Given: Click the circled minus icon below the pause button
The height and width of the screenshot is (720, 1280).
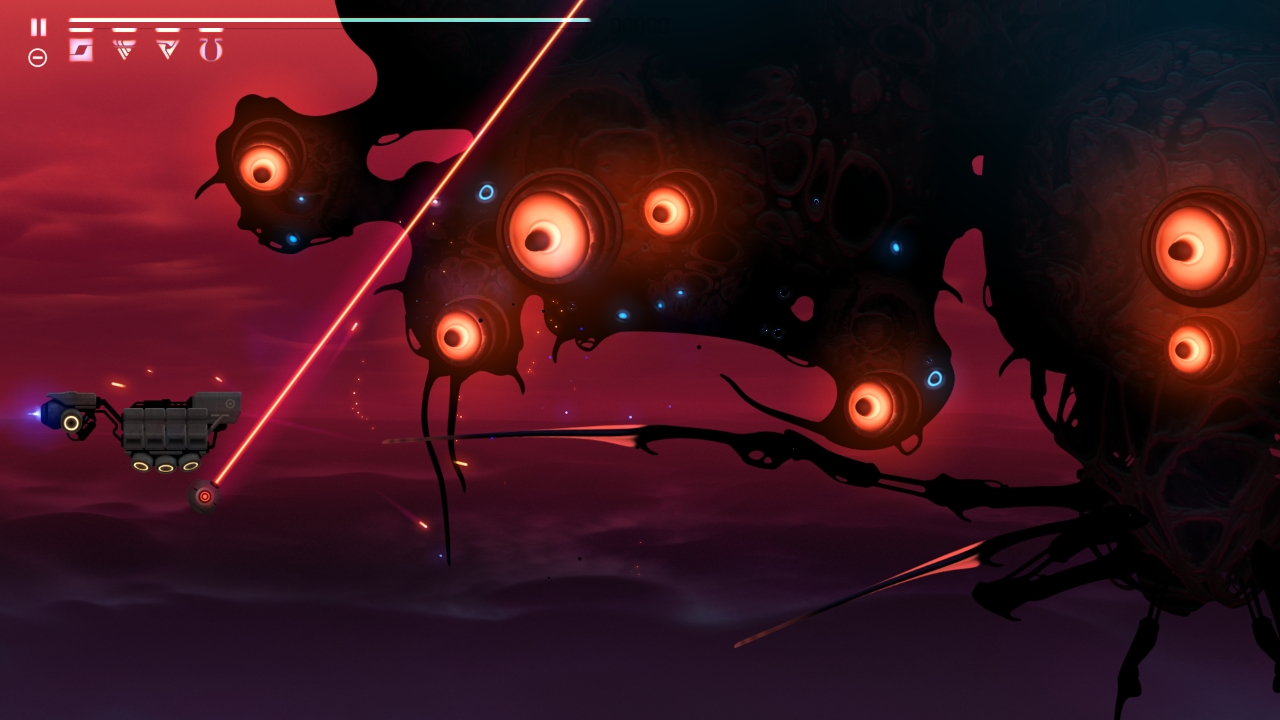Looking at the screenshot, I should (x=38, y=57).
